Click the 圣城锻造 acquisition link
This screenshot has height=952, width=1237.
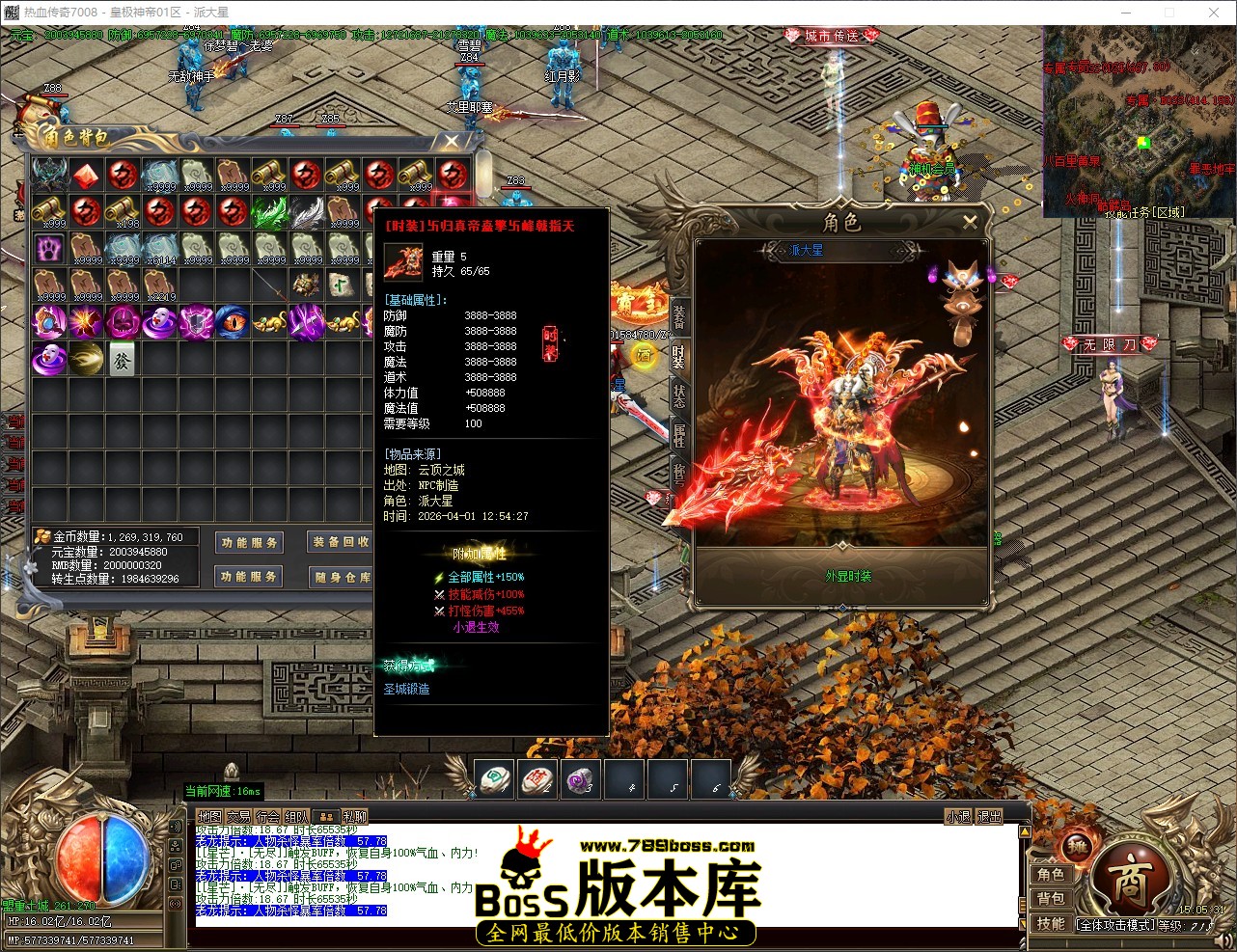[x=407, y=689]
